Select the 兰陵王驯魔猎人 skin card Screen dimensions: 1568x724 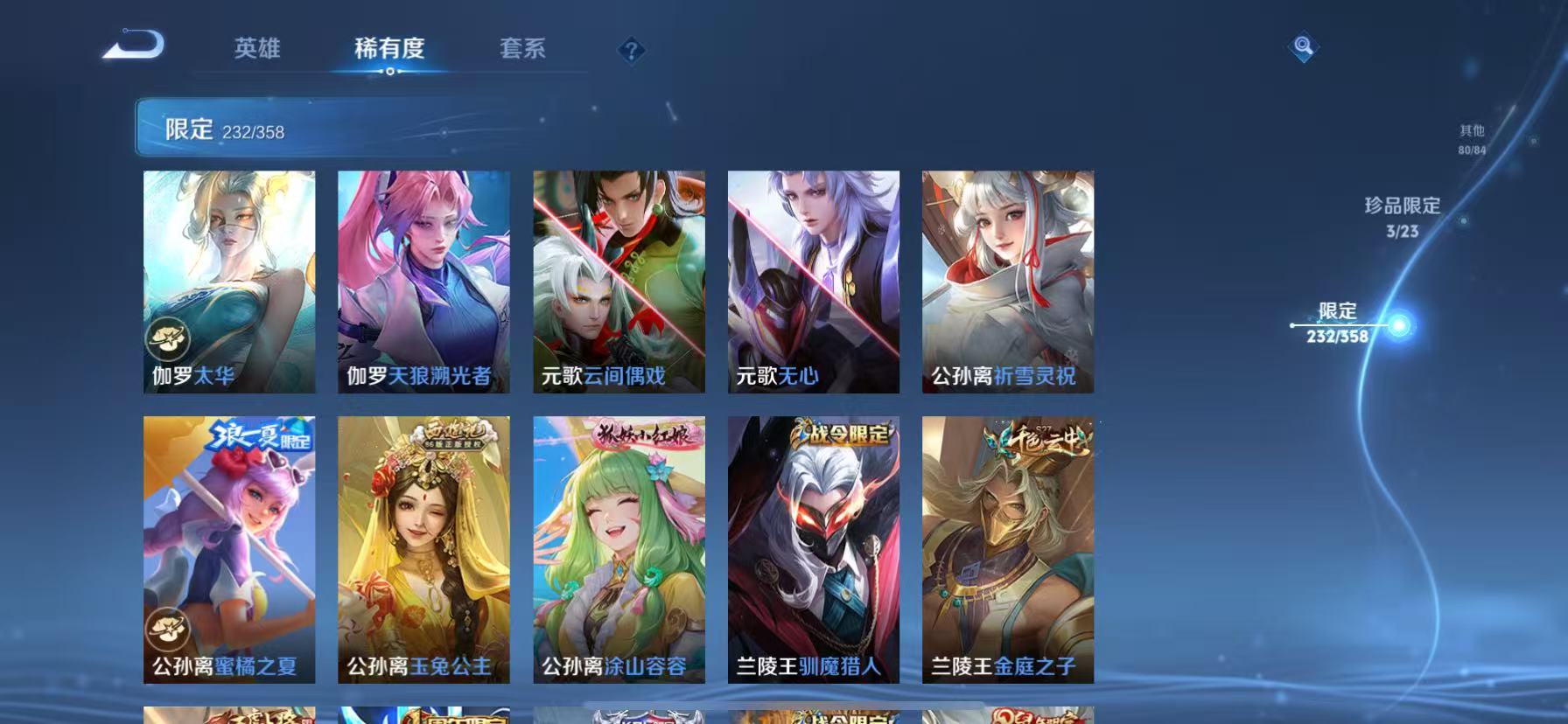[812, 551]
